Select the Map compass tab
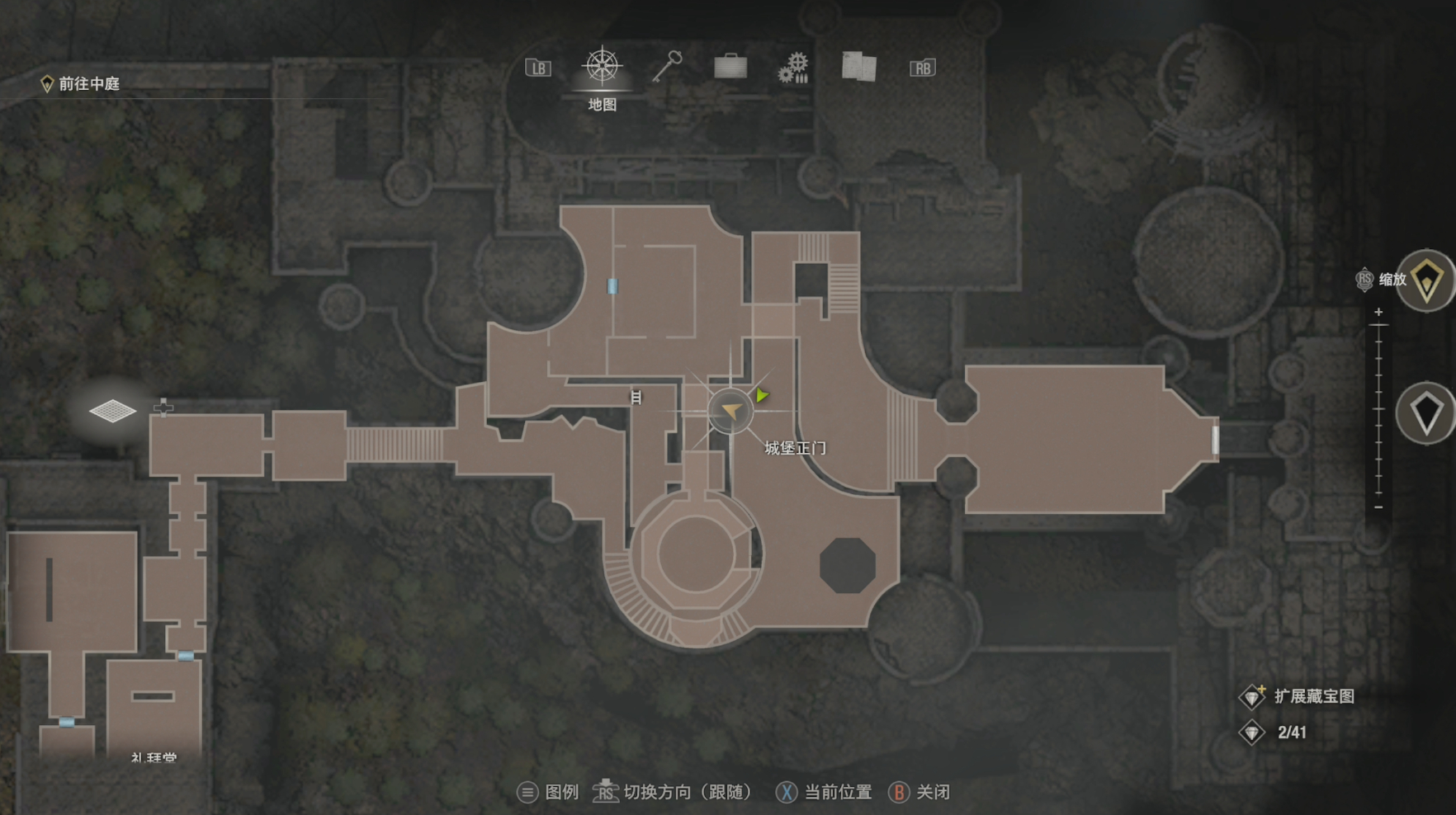 603,68
